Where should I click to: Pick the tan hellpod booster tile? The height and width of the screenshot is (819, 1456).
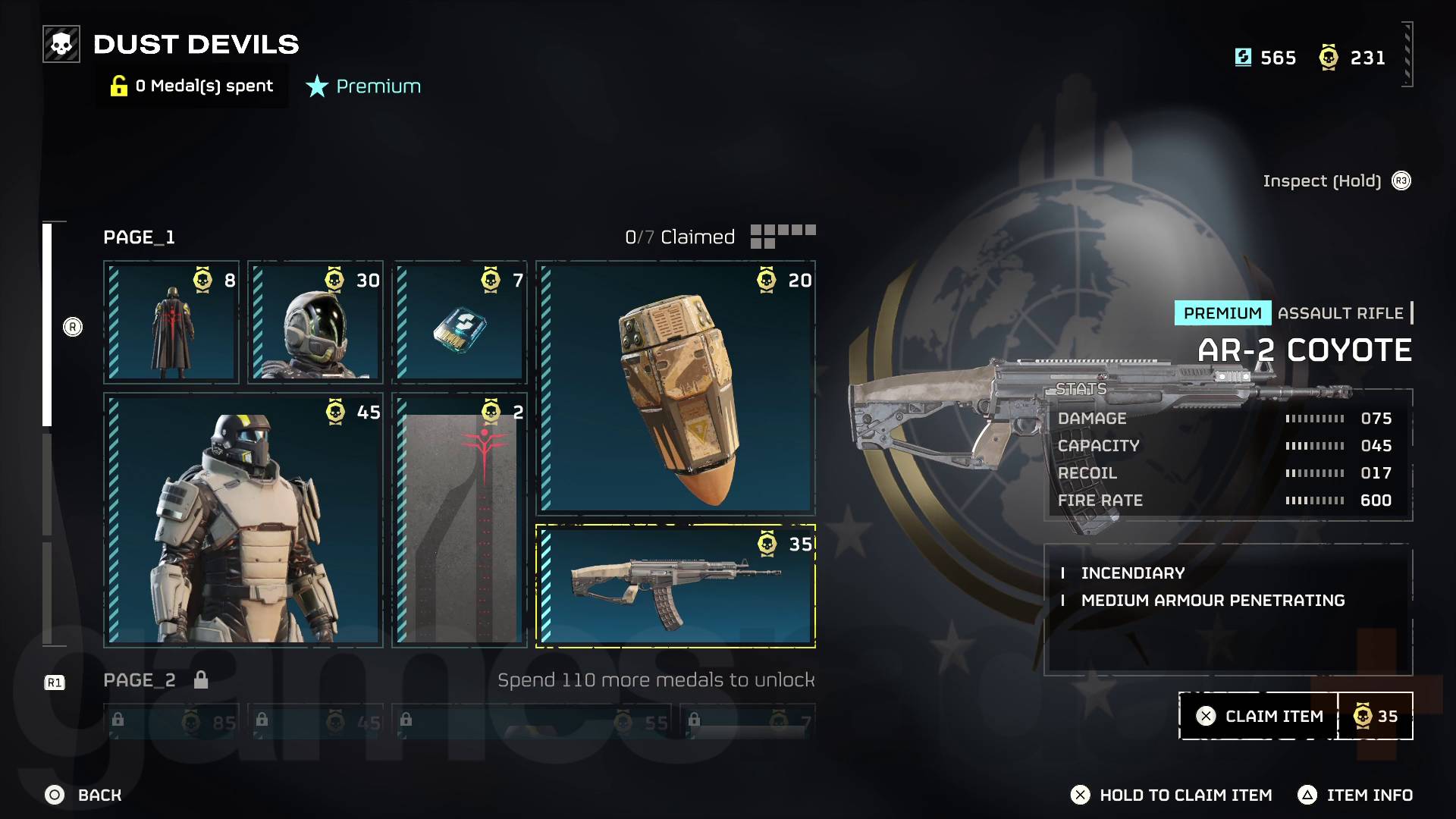(x=676, y=388)
